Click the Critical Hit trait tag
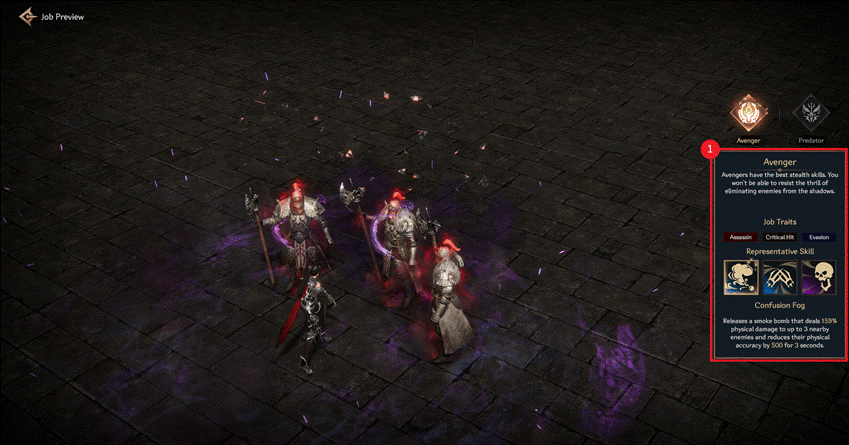Image resolution: width=849 pixels, height=445 pixels. (x=780, y=236)
